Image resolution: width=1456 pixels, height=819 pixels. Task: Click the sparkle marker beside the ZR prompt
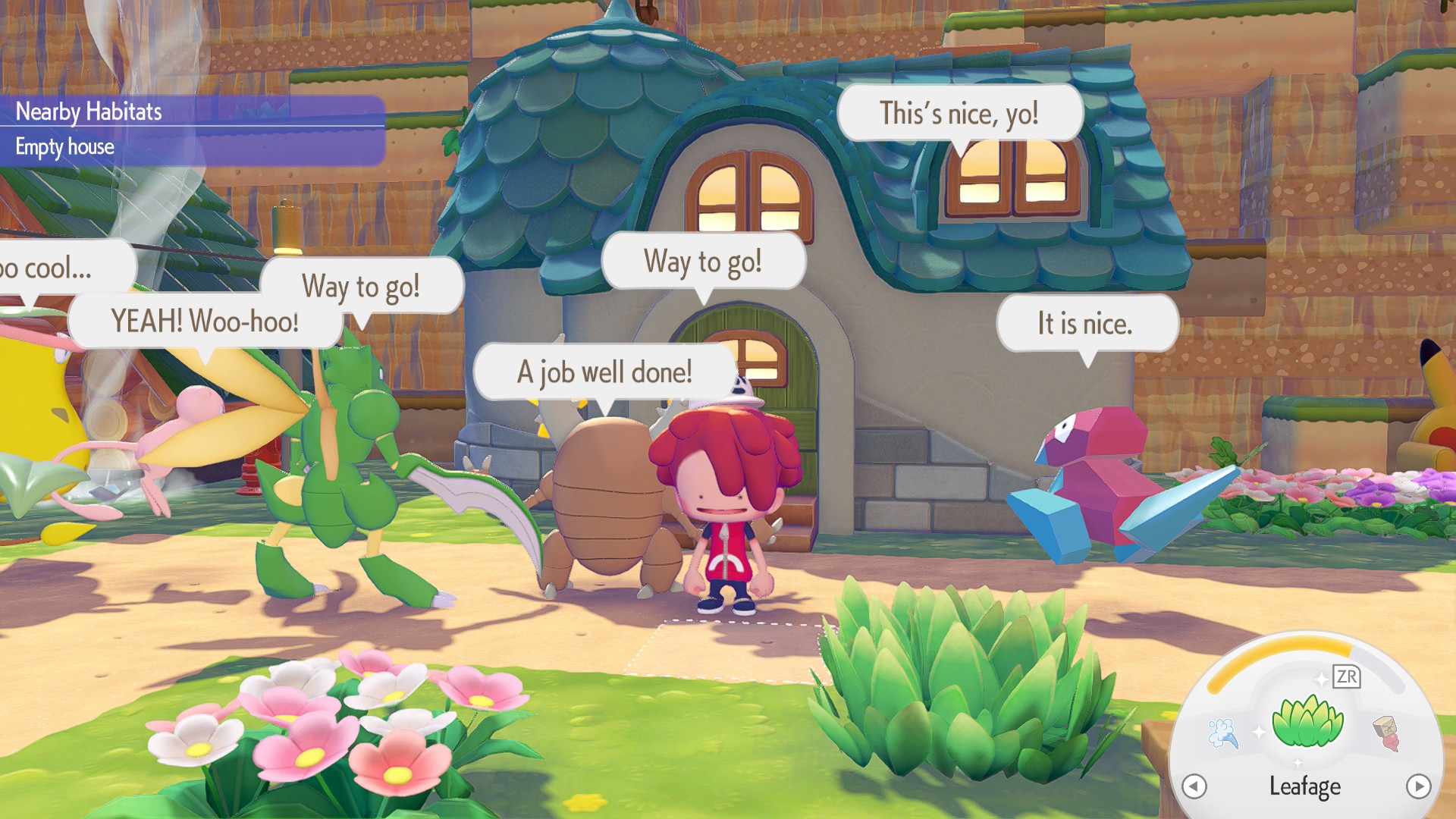click(1322, 679)
